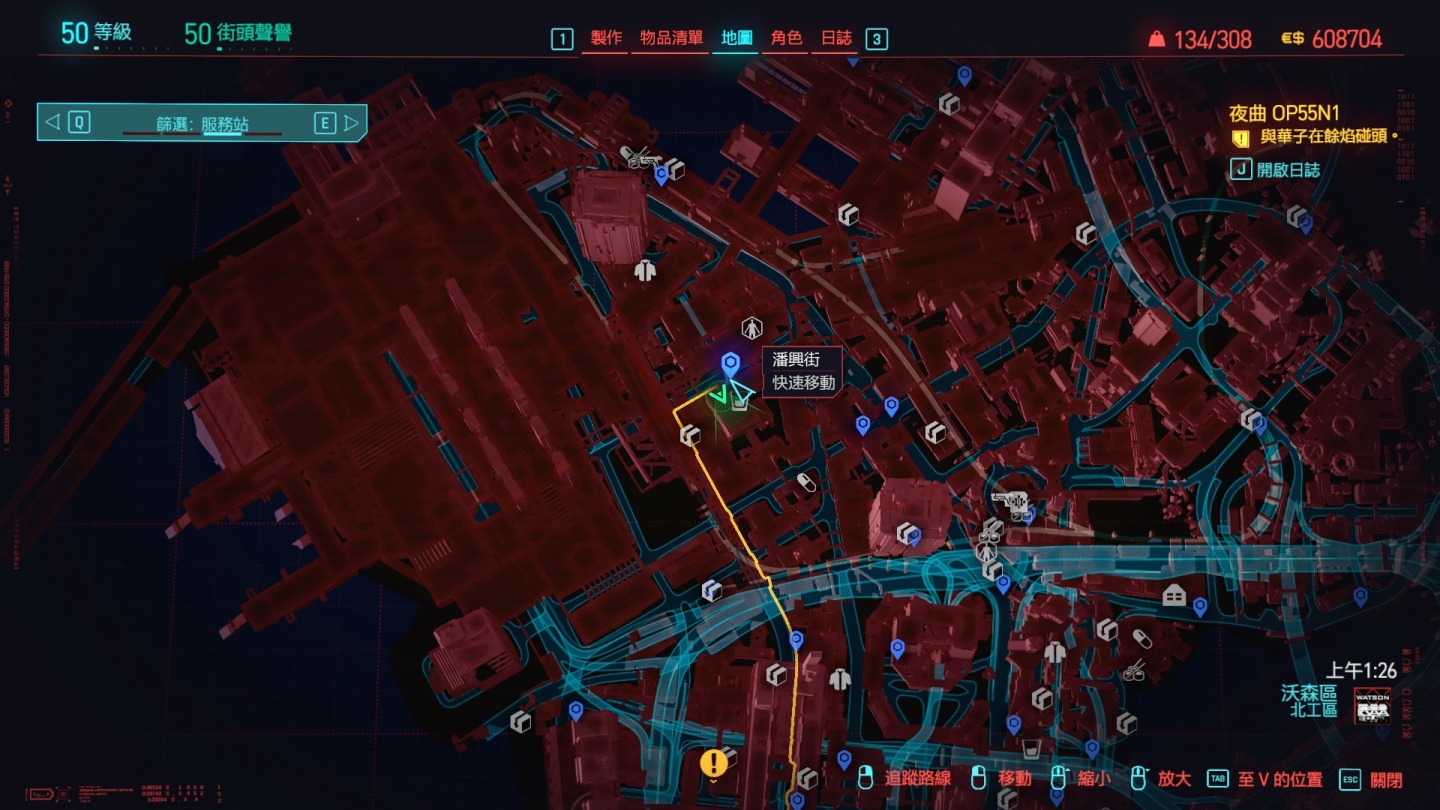
Task: Click the yellow exclamation quest marker
Action: pos(713,764)
